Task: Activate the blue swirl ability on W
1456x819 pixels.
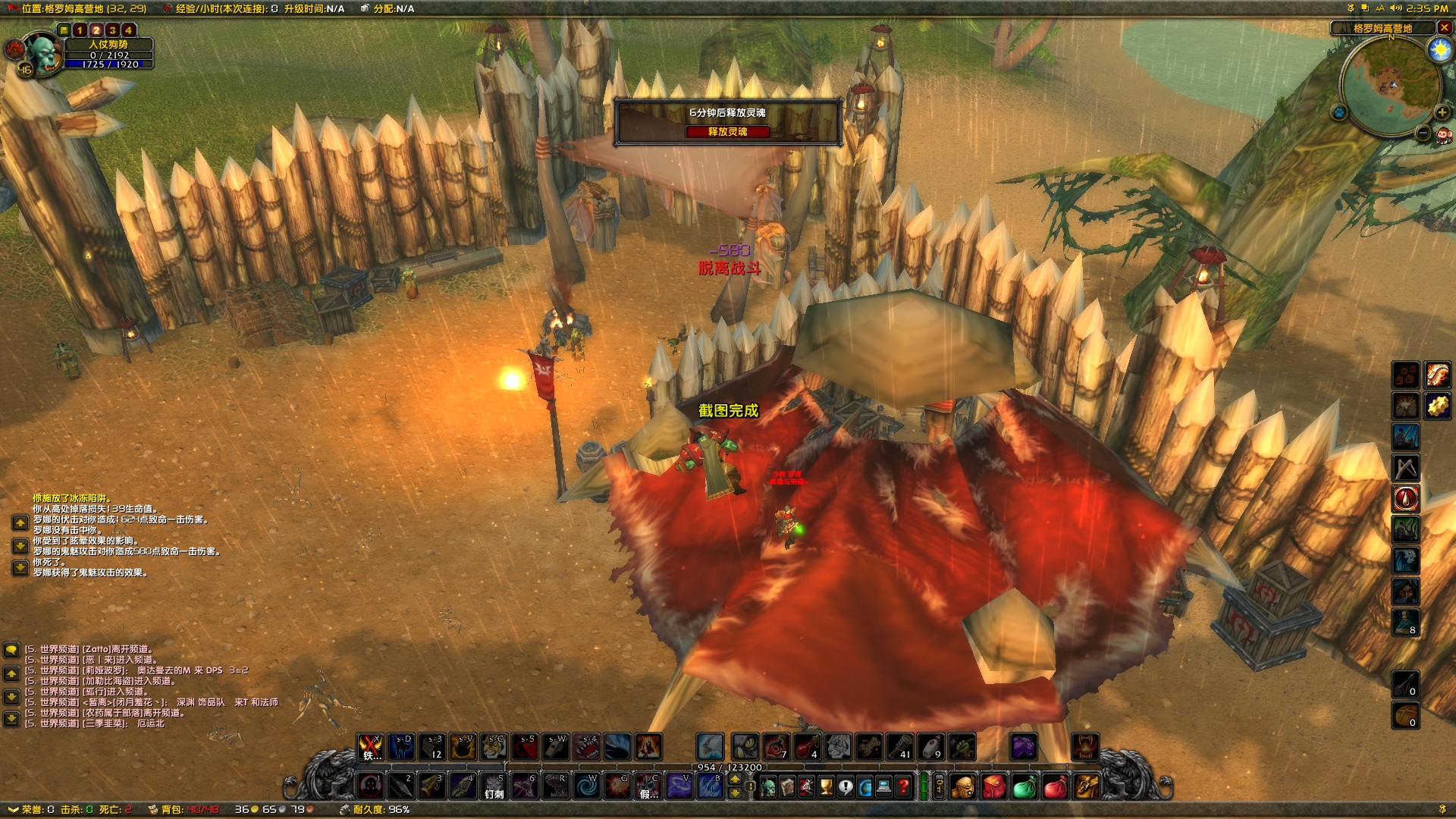Action: (586, 786)
